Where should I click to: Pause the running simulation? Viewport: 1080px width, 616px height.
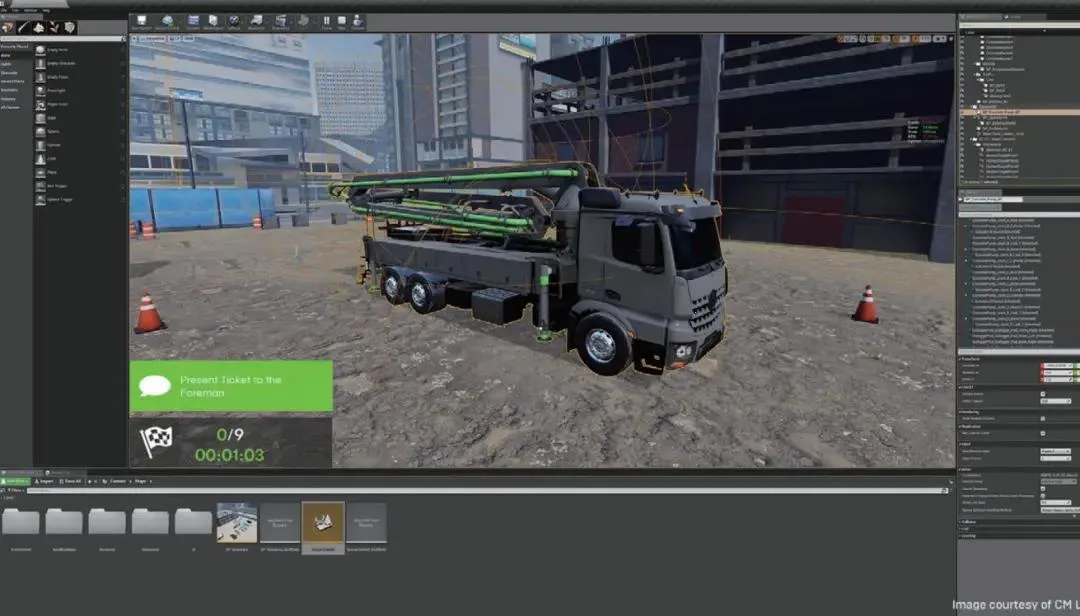326,22
